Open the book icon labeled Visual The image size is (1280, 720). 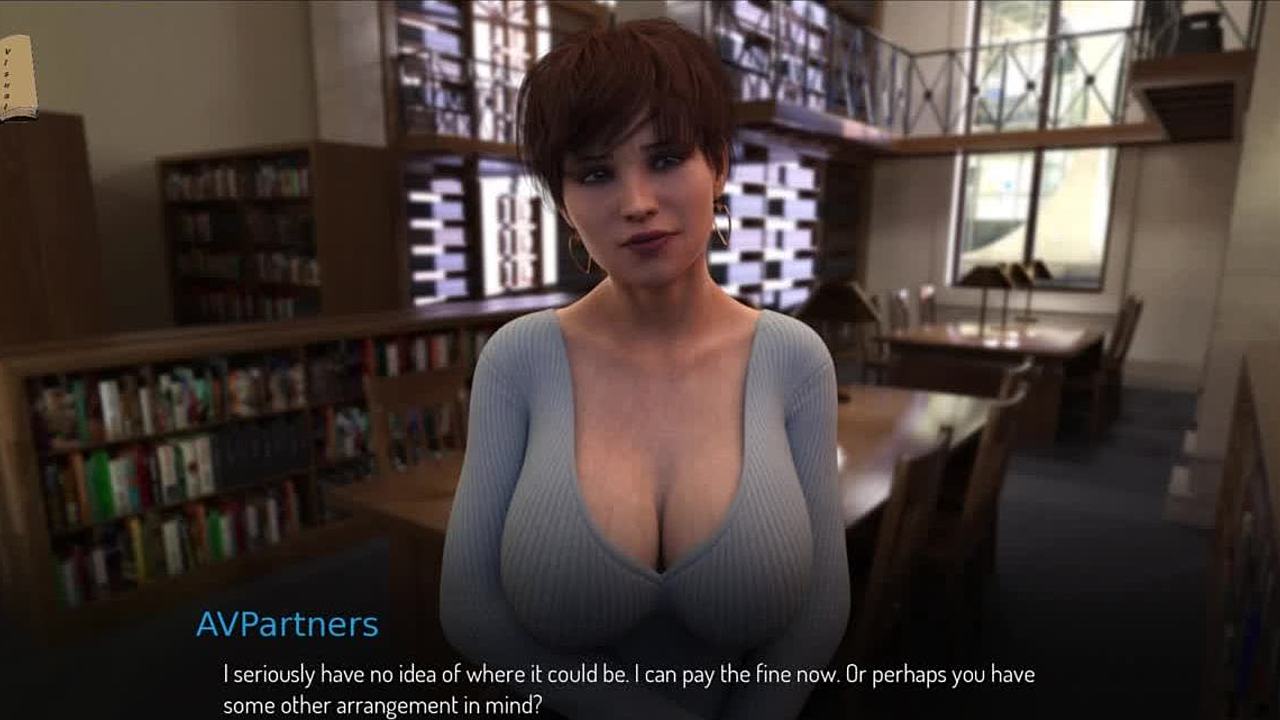[16, 78]
